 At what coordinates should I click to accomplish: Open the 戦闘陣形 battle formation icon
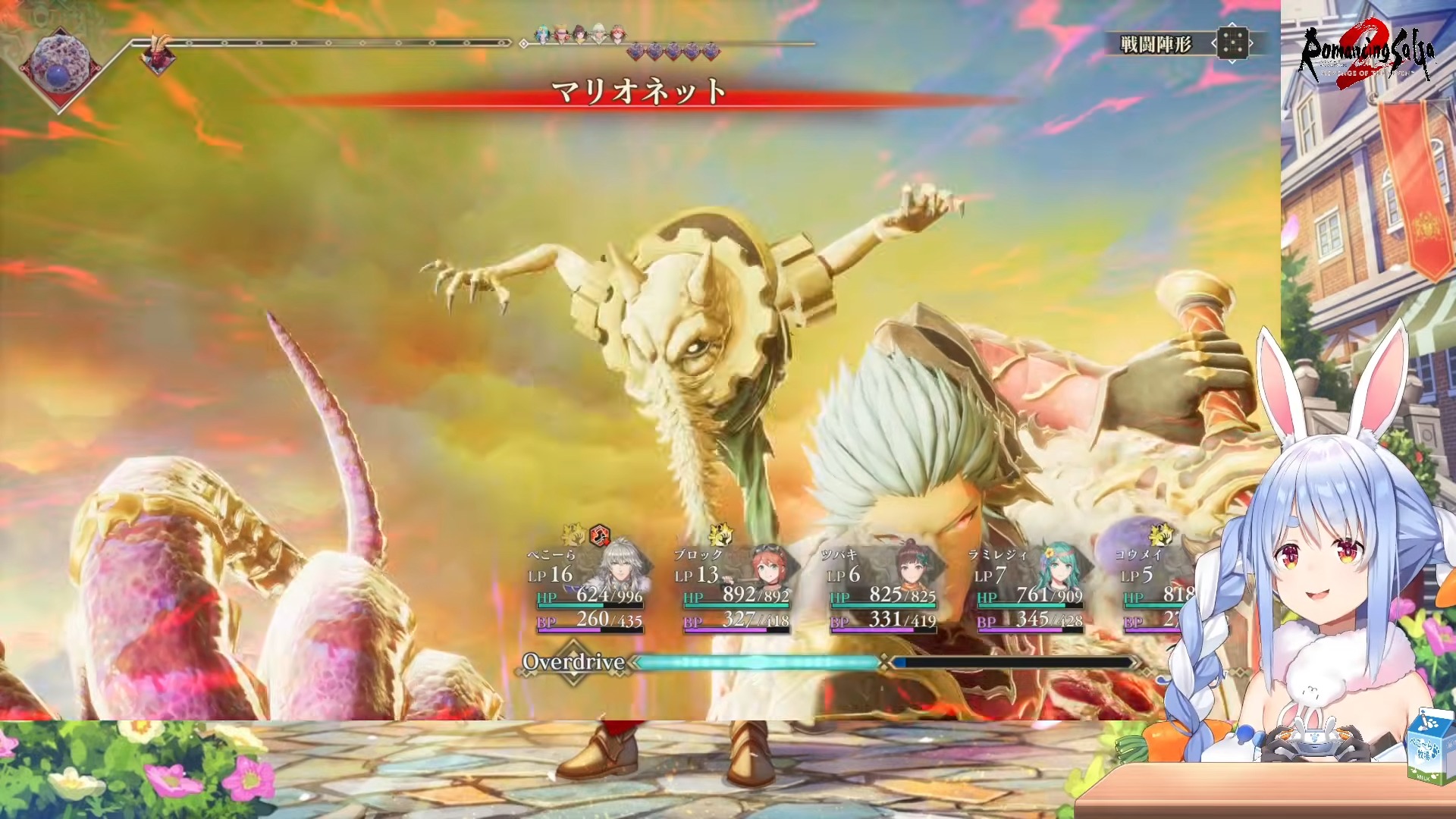(x=1232, y=43)
